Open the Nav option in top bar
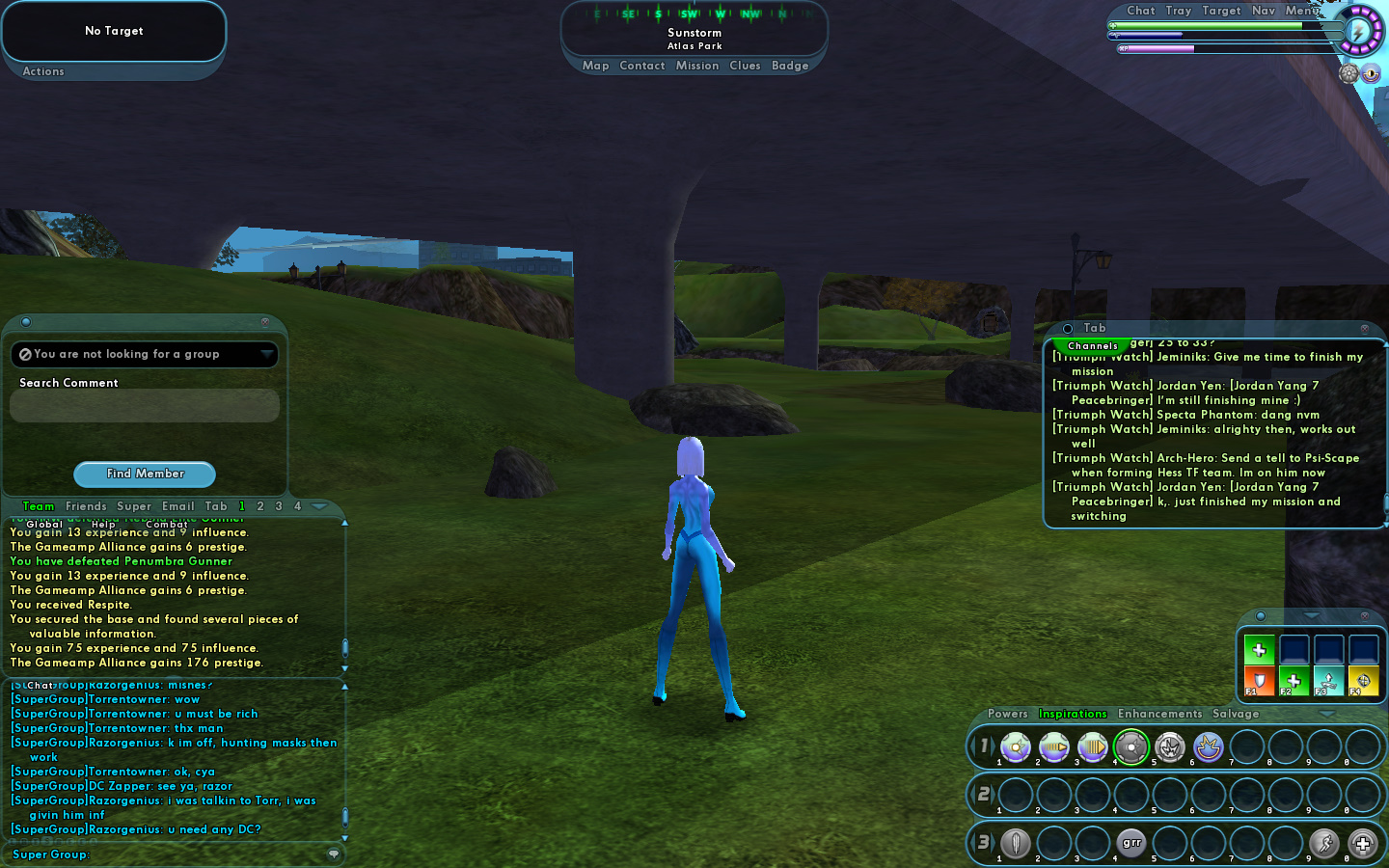Screen dimensions: 1389x868 (x=1263, y=11)
